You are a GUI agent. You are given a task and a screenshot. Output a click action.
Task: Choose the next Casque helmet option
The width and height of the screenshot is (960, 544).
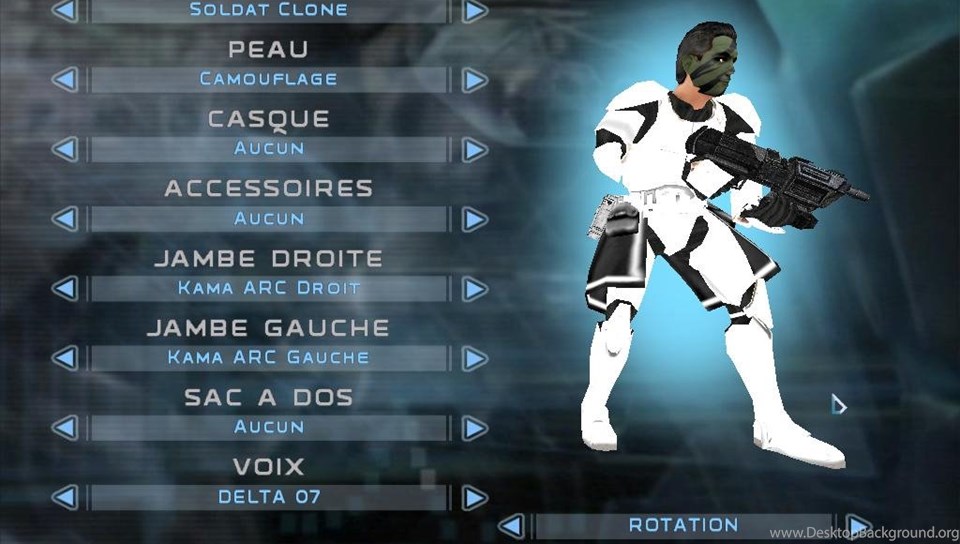pos(475,149)
